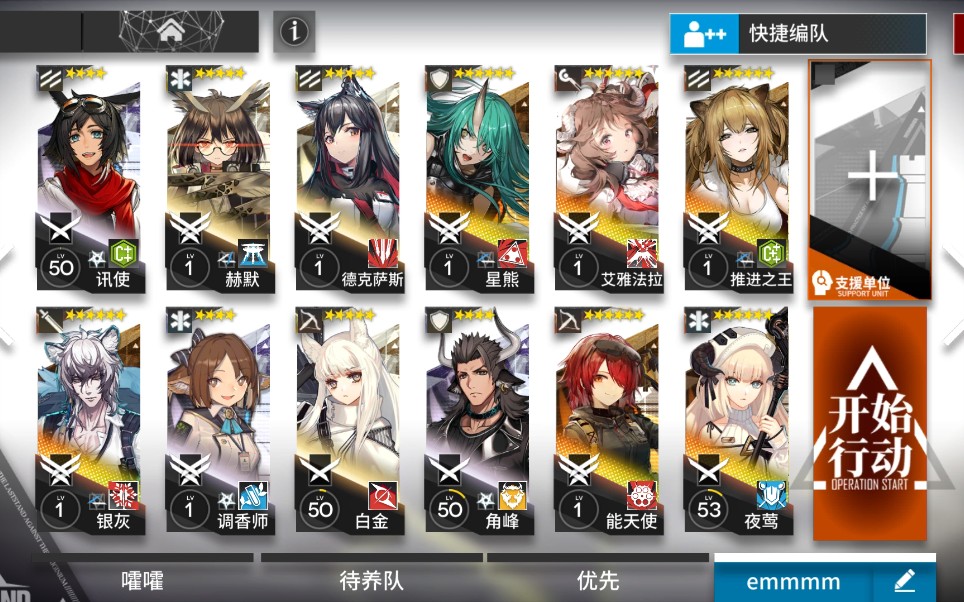The width and height of the screenshot is (964, 602).
Task: Add a support unit in 支援单位 slot
Action: [869, 180]
